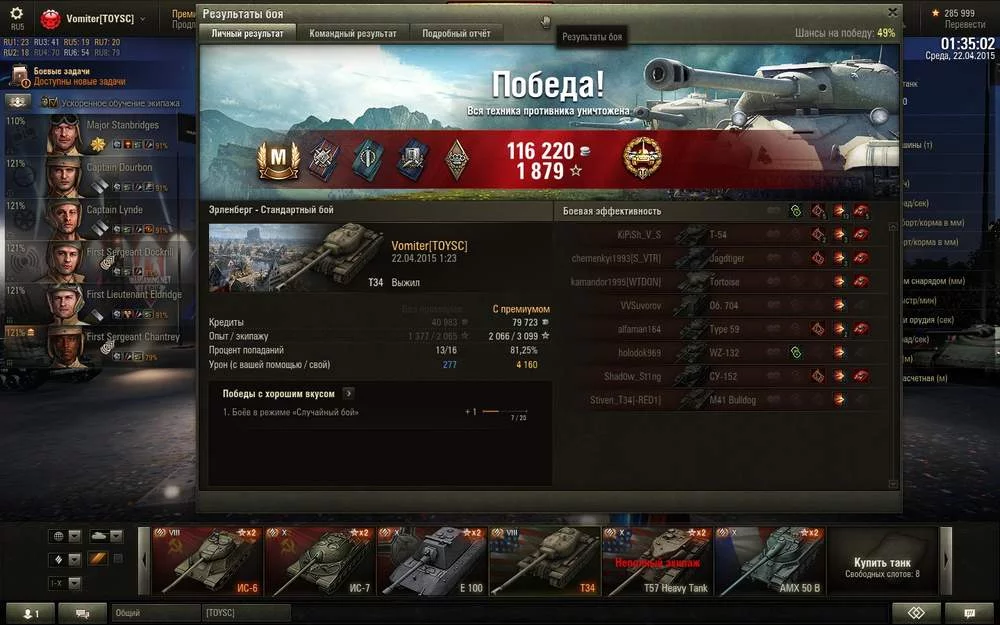Toggle accelerated crew training checkbox

(x=48, y=103)
